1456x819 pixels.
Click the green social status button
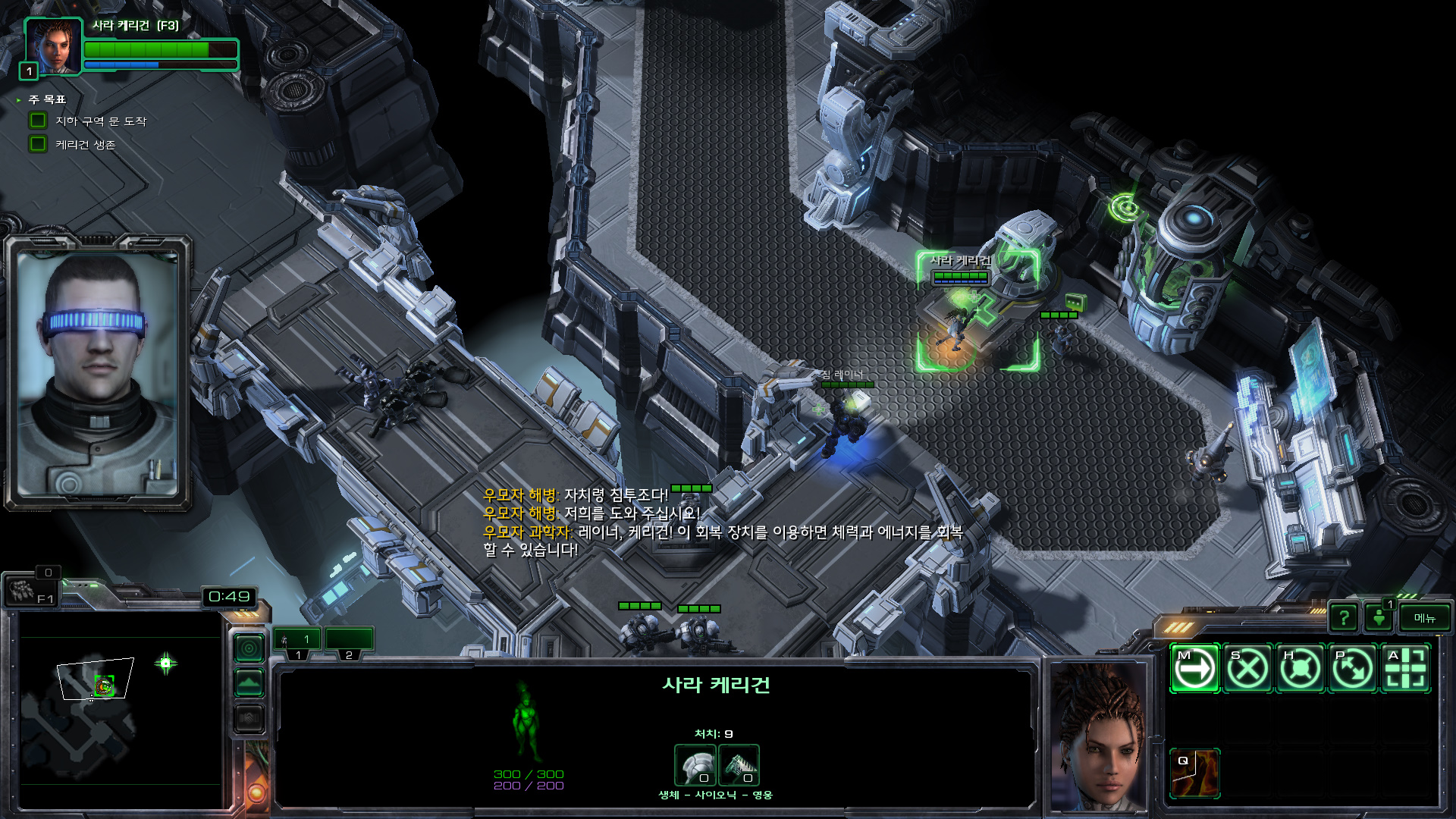click(x=1379, y=618)
